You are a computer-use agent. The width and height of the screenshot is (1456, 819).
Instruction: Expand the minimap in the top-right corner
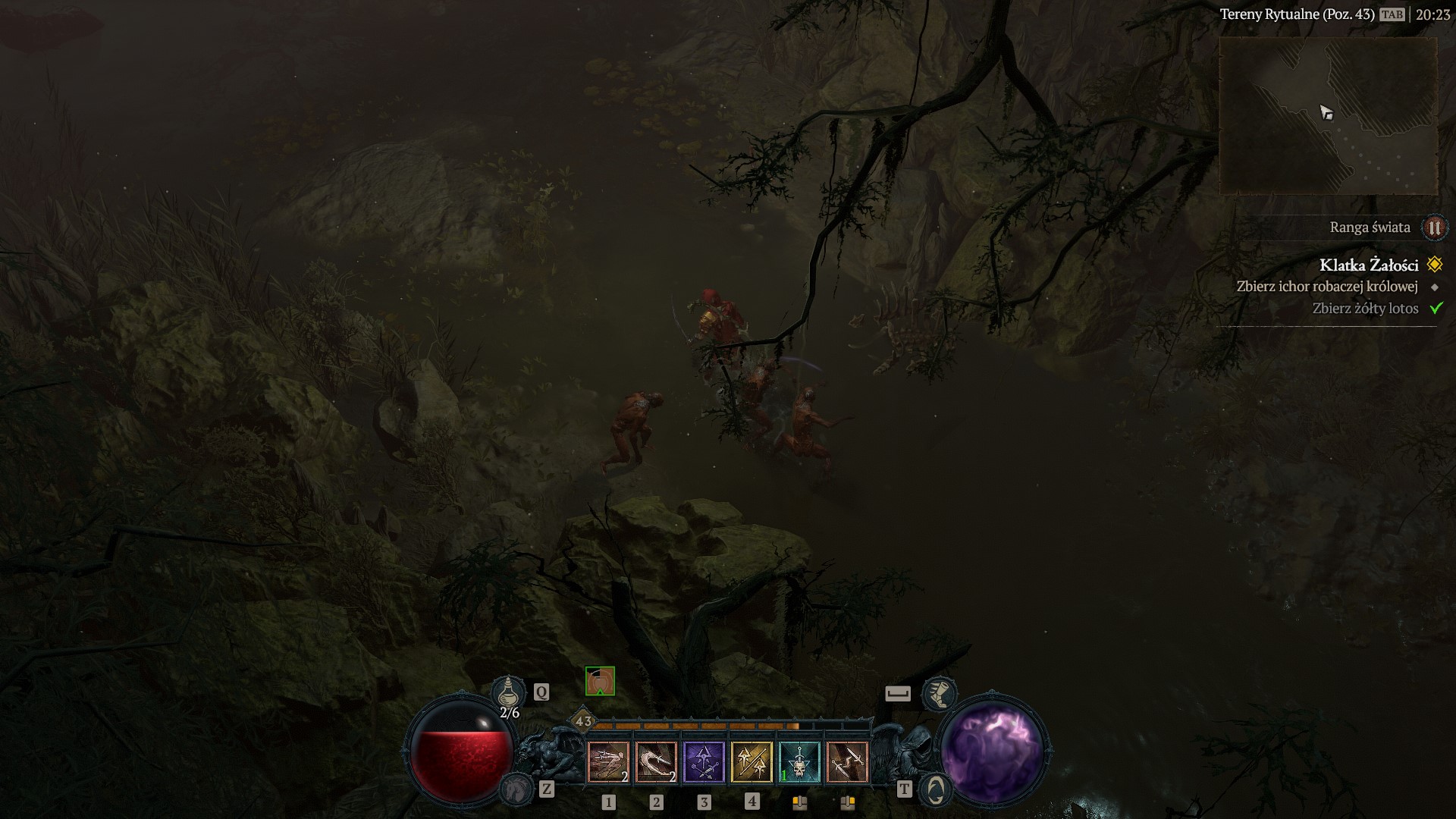pos(1329,114)
